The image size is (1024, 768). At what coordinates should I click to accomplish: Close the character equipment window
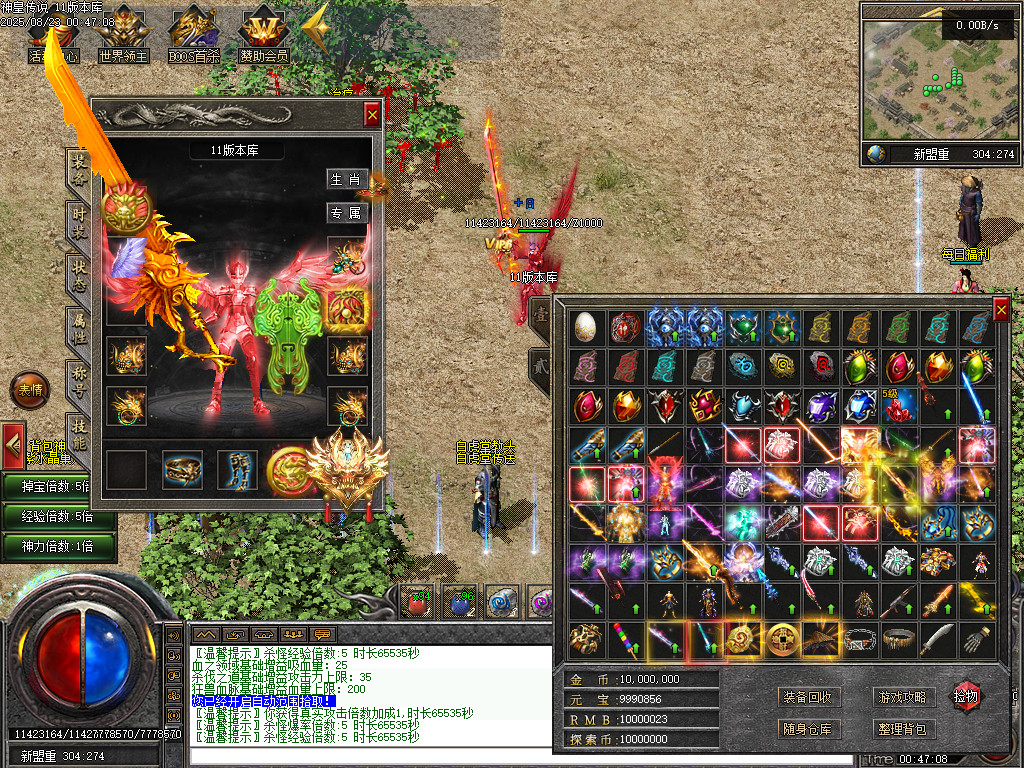[372, 115]
